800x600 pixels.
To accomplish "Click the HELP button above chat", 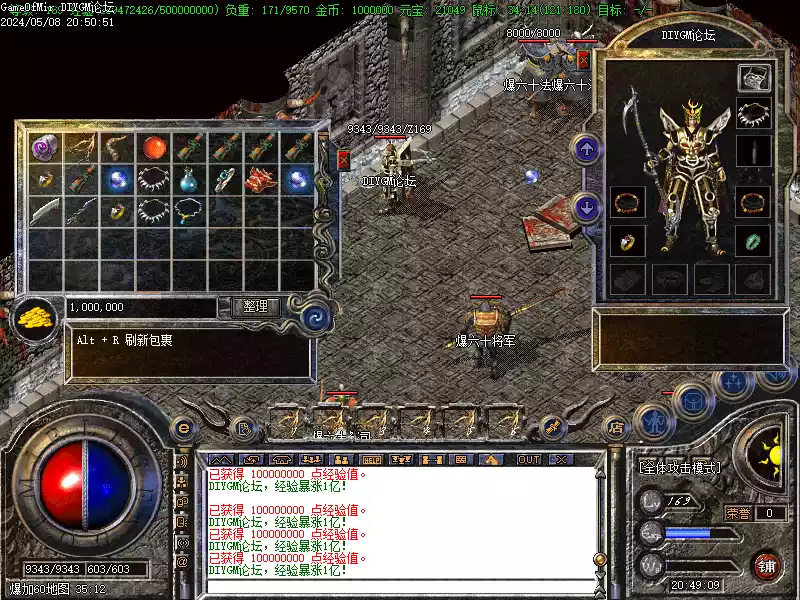I will [372, 459].
